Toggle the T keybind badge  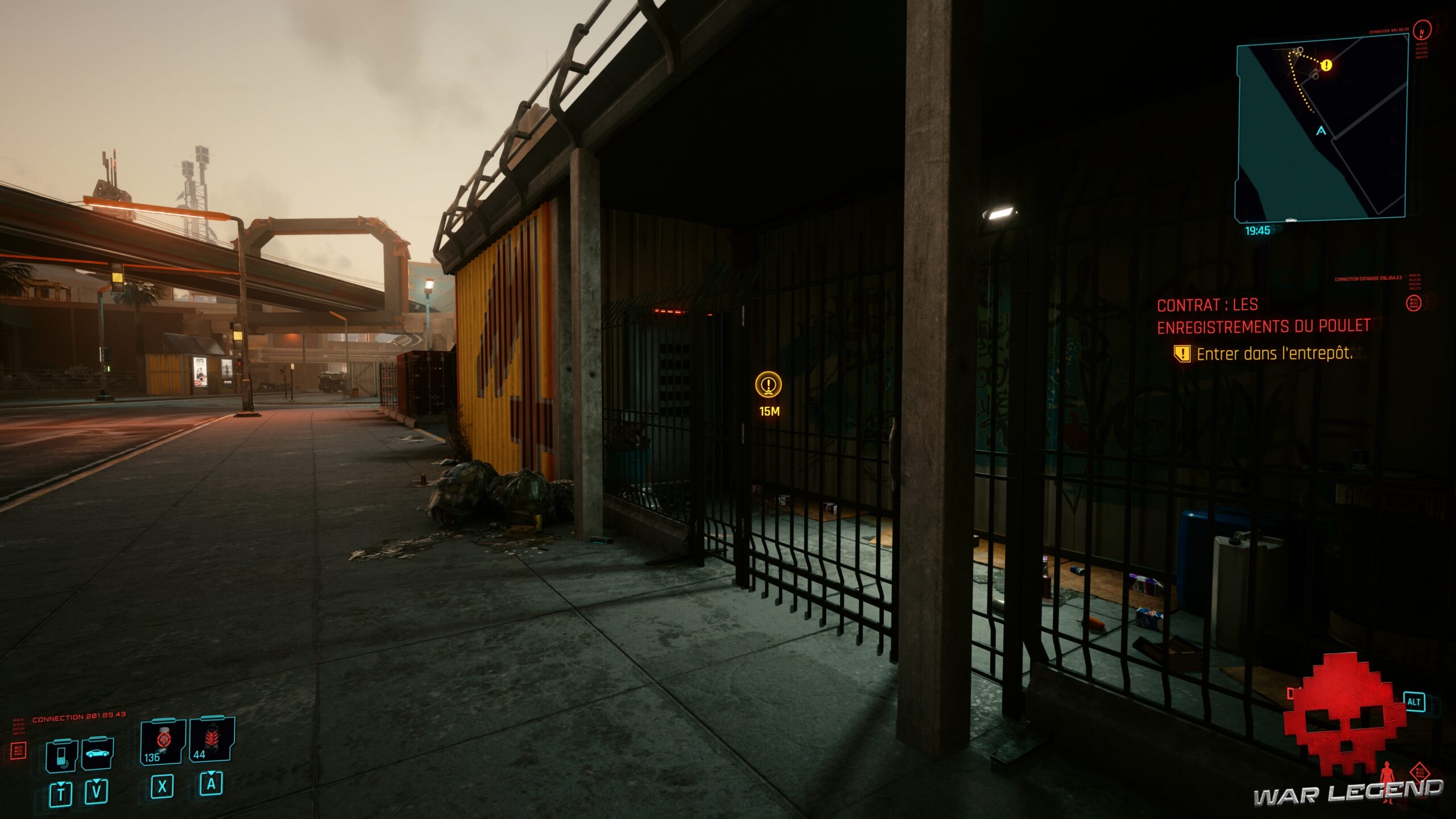tap(61, 795)
